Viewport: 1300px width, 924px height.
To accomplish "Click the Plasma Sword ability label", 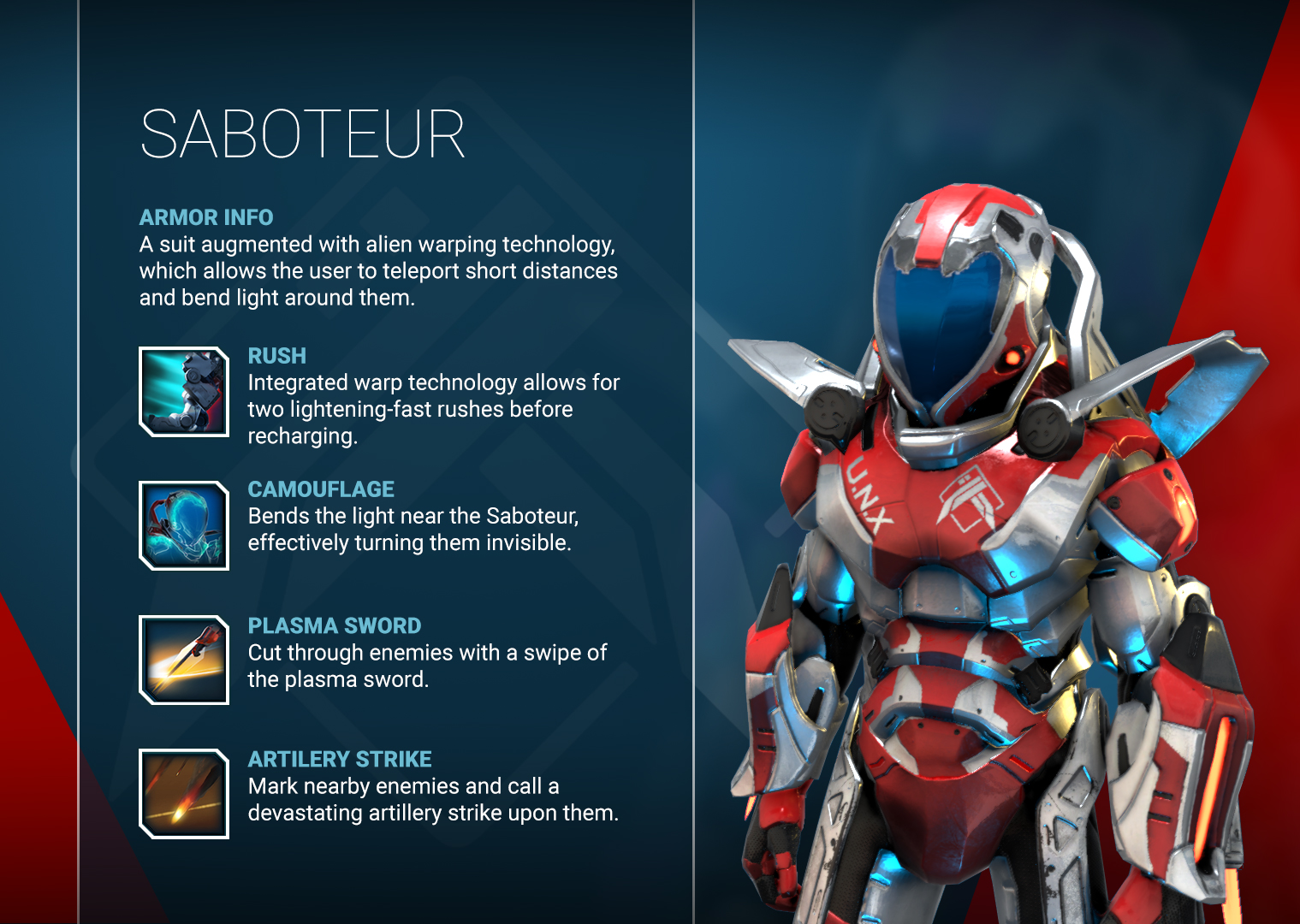I will tap(334, 625).
